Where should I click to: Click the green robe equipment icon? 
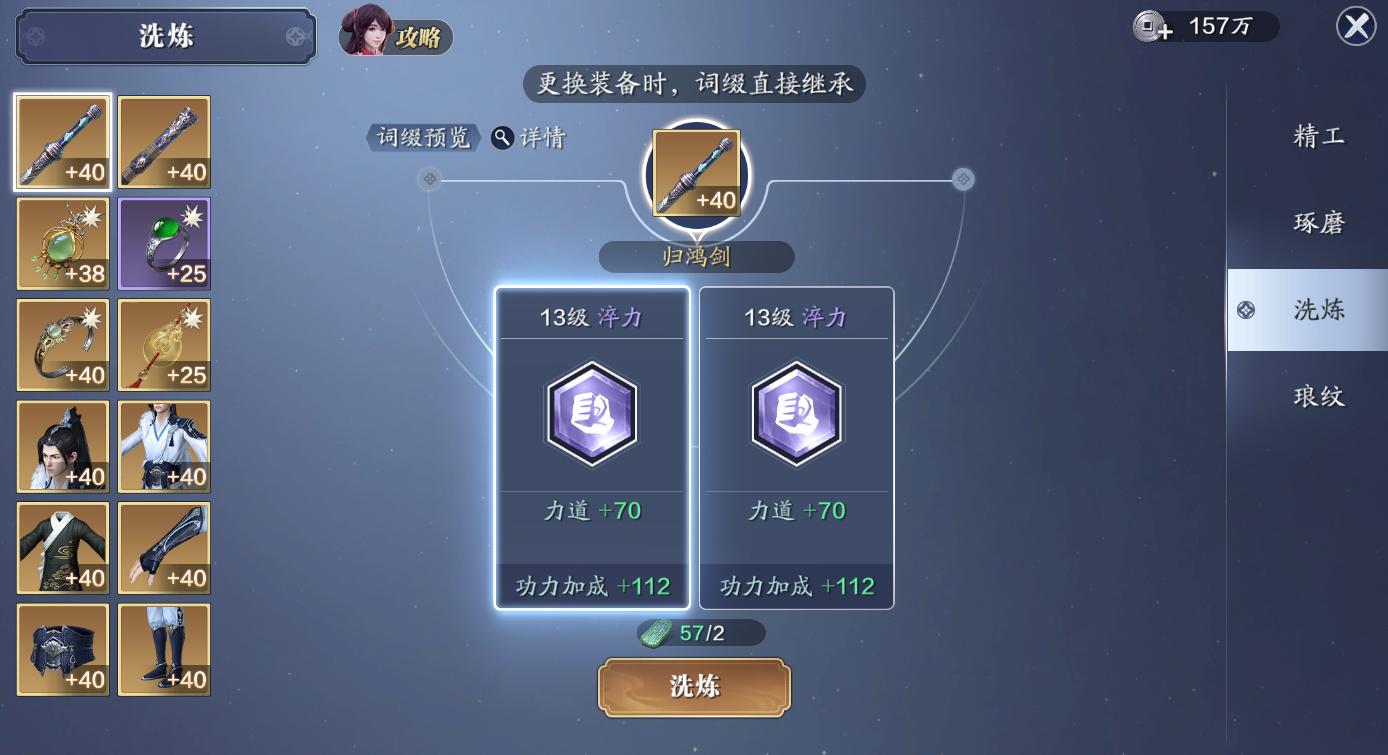[x=62, y=547]
